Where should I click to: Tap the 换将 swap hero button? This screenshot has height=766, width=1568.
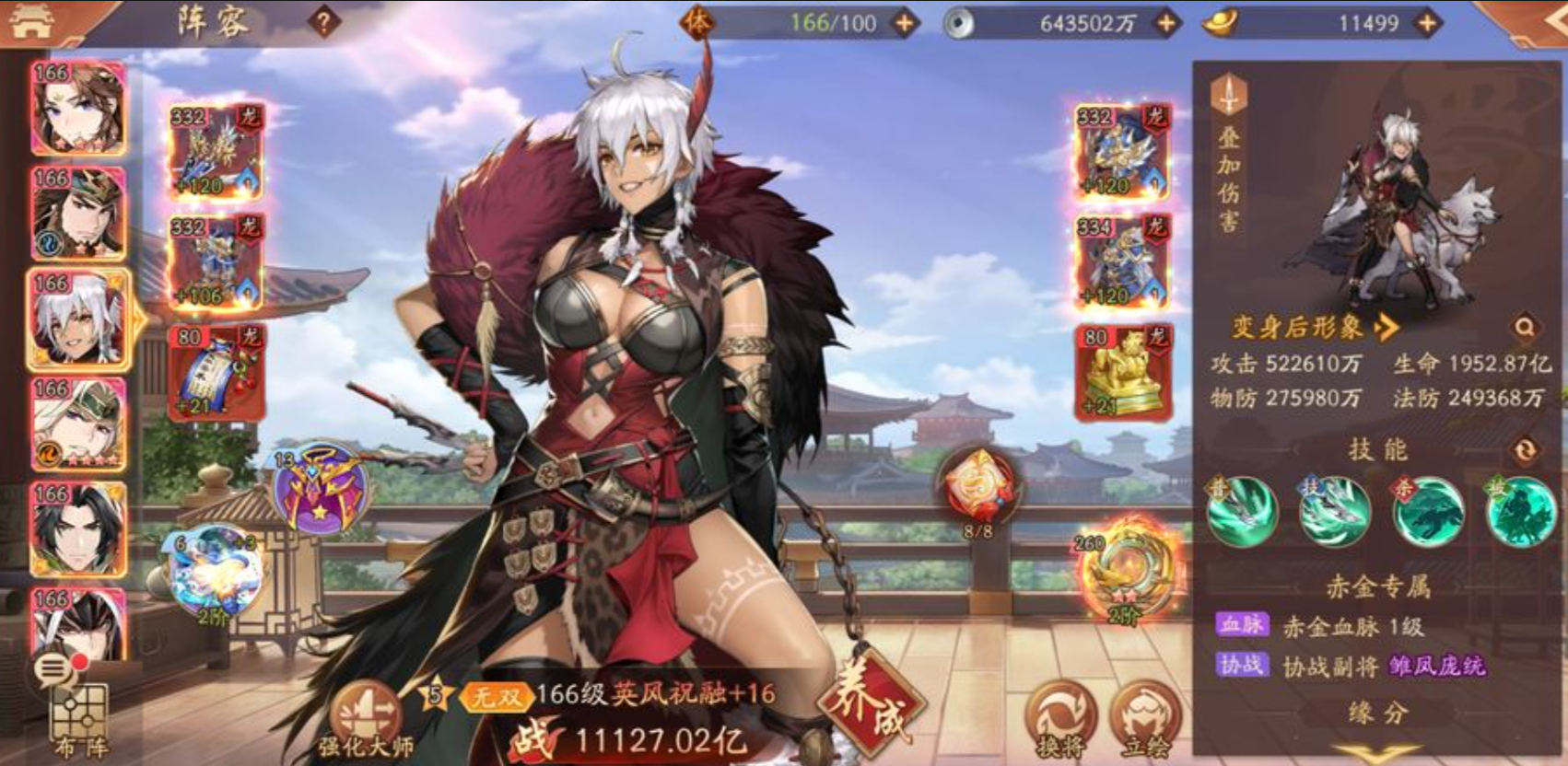point(1060,720)
